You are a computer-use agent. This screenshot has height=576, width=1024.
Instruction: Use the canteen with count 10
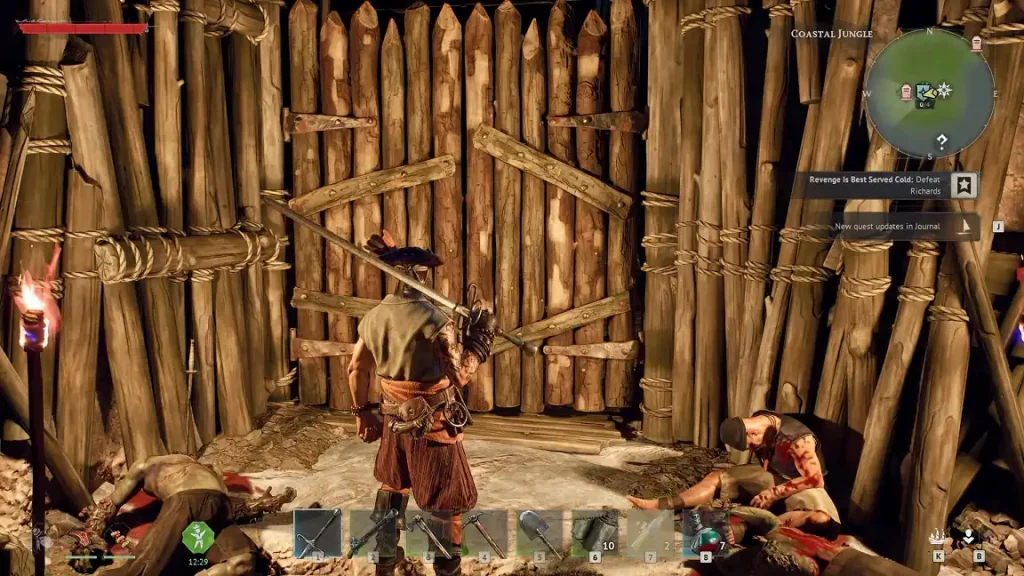pos(596,532)
